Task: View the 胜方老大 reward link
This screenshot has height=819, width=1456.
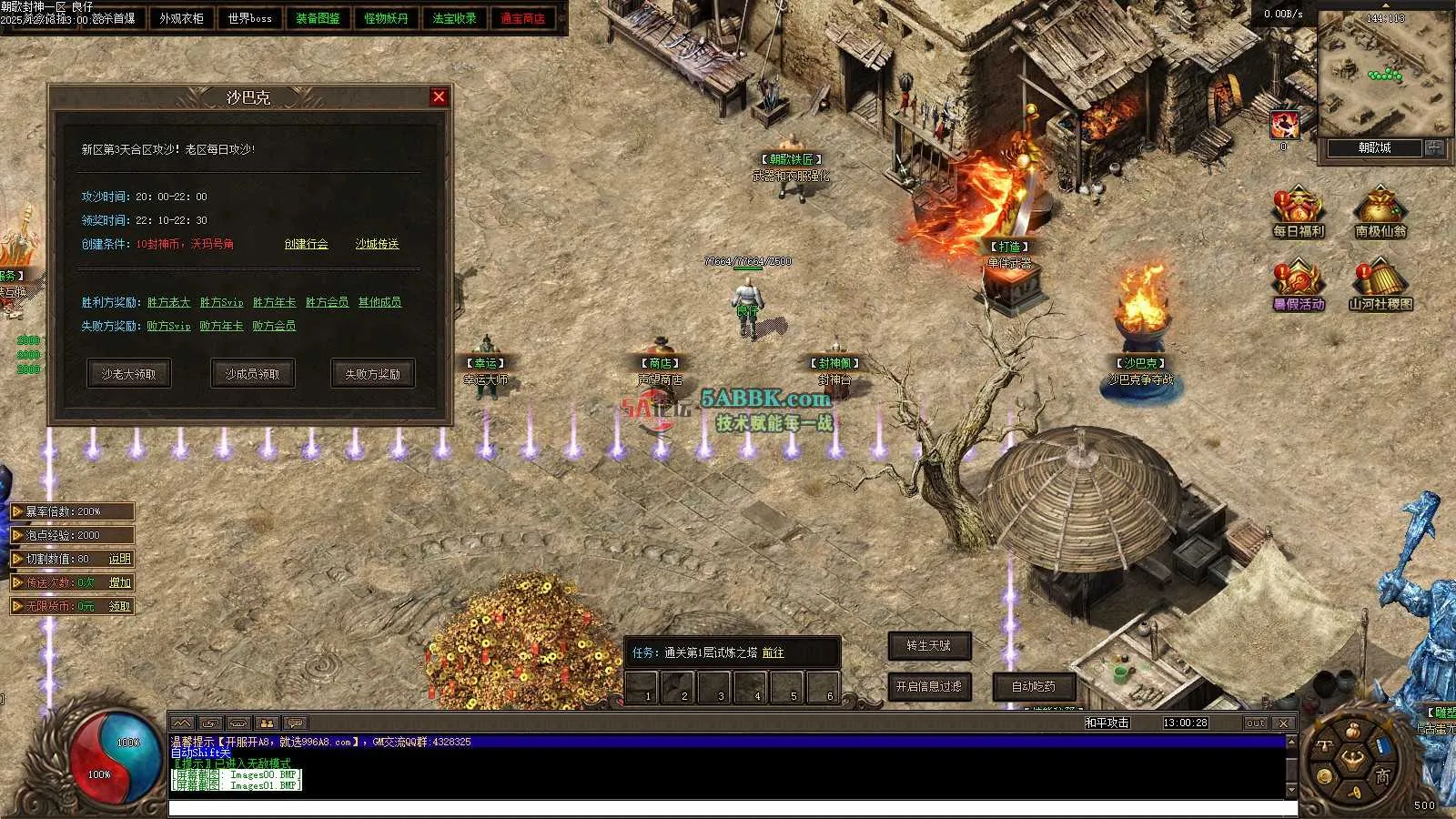Action: [x=168, y=302]
